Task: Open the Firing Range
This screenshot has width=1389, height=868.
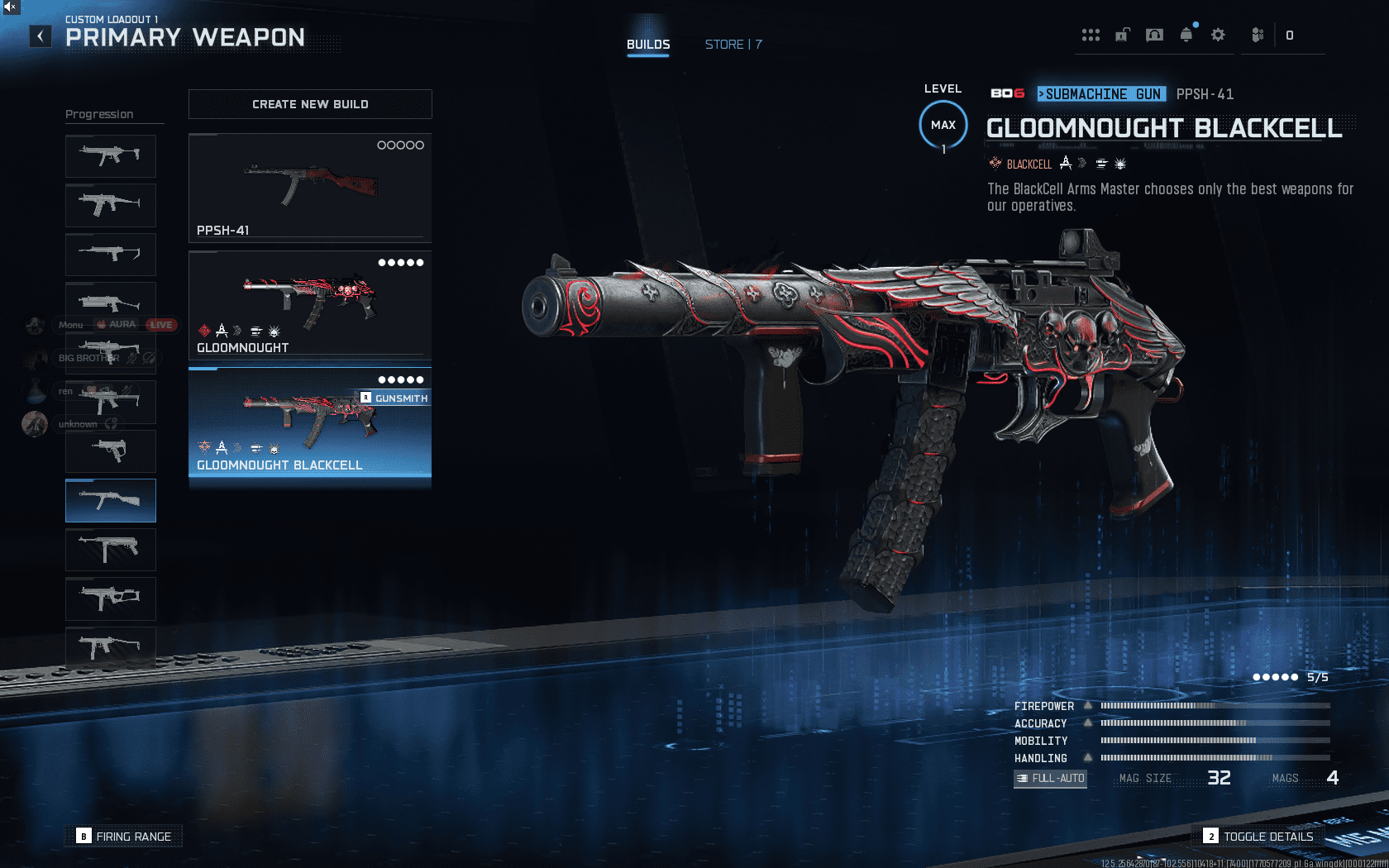Action: point(124,837)
